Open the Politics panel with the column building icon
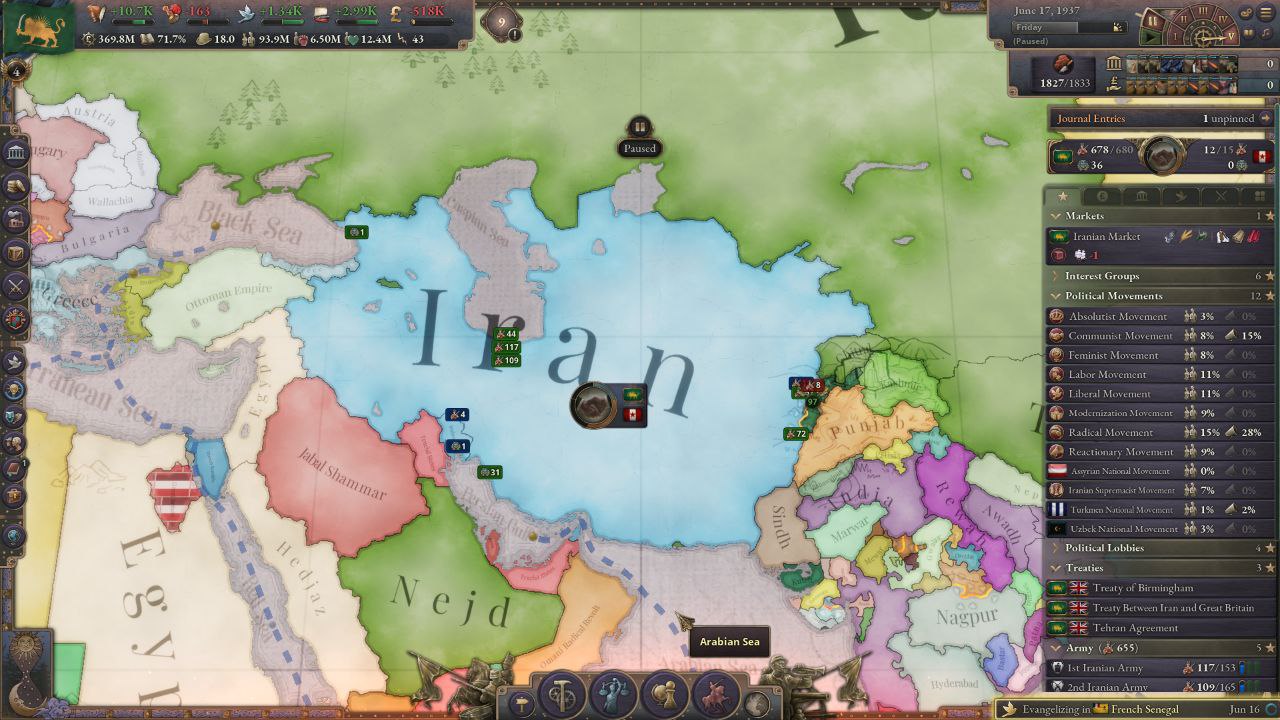This screenshot has height=720, width=1280. click(16, 152)
